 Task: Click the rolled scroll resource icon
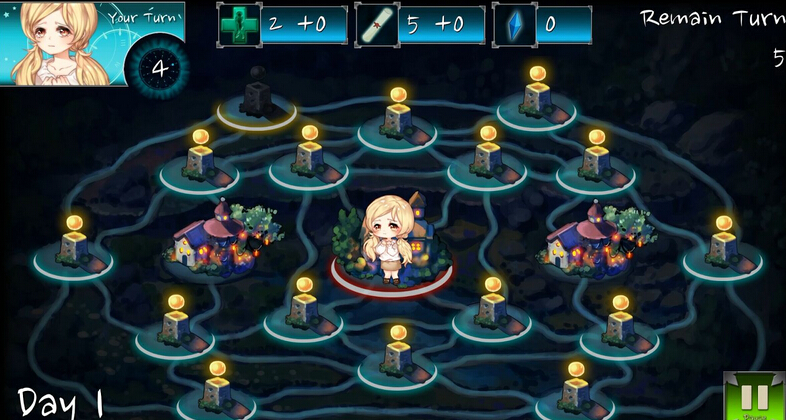[377, 25]
